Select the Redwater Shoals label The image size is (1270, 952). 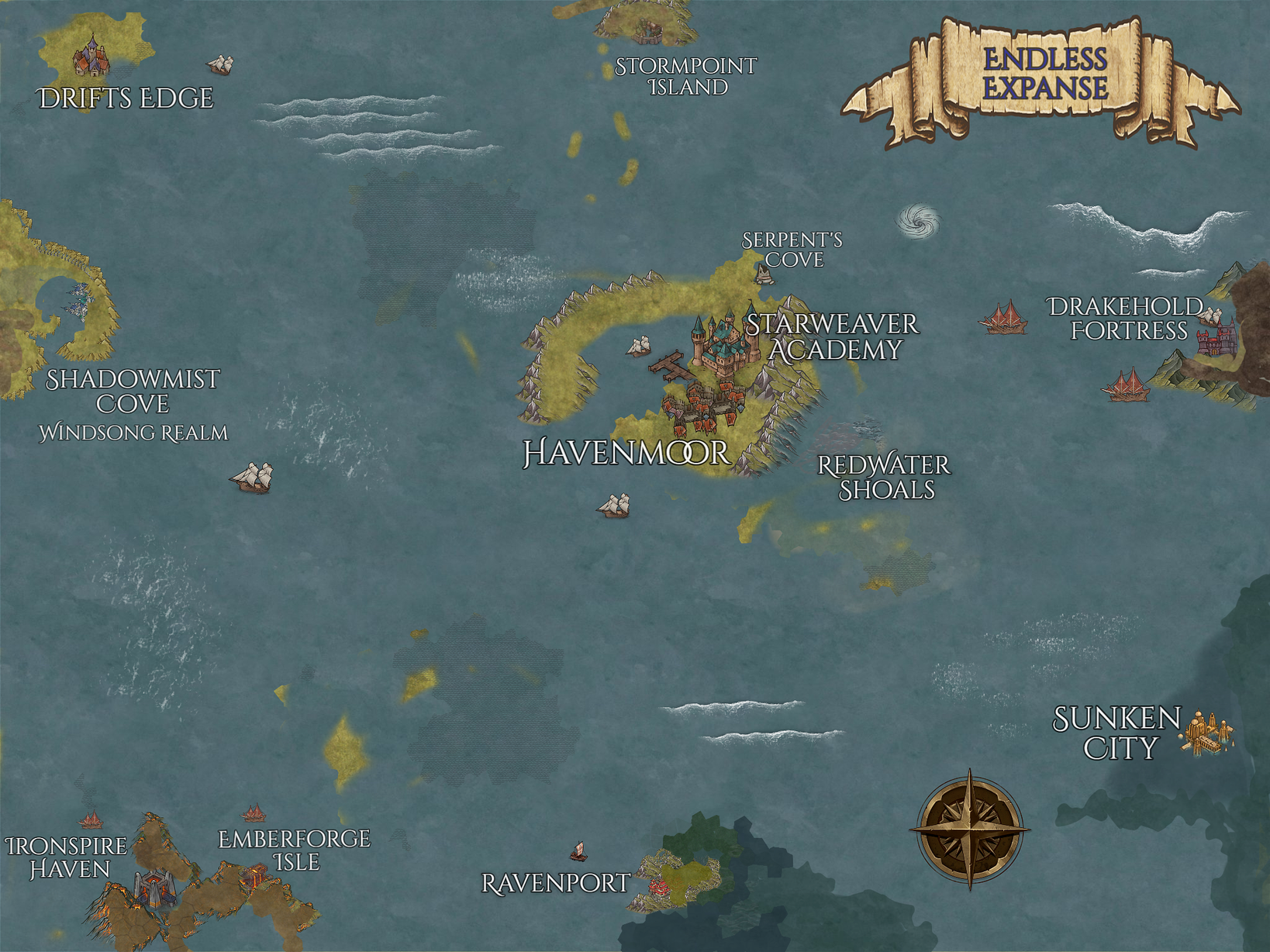884,477
